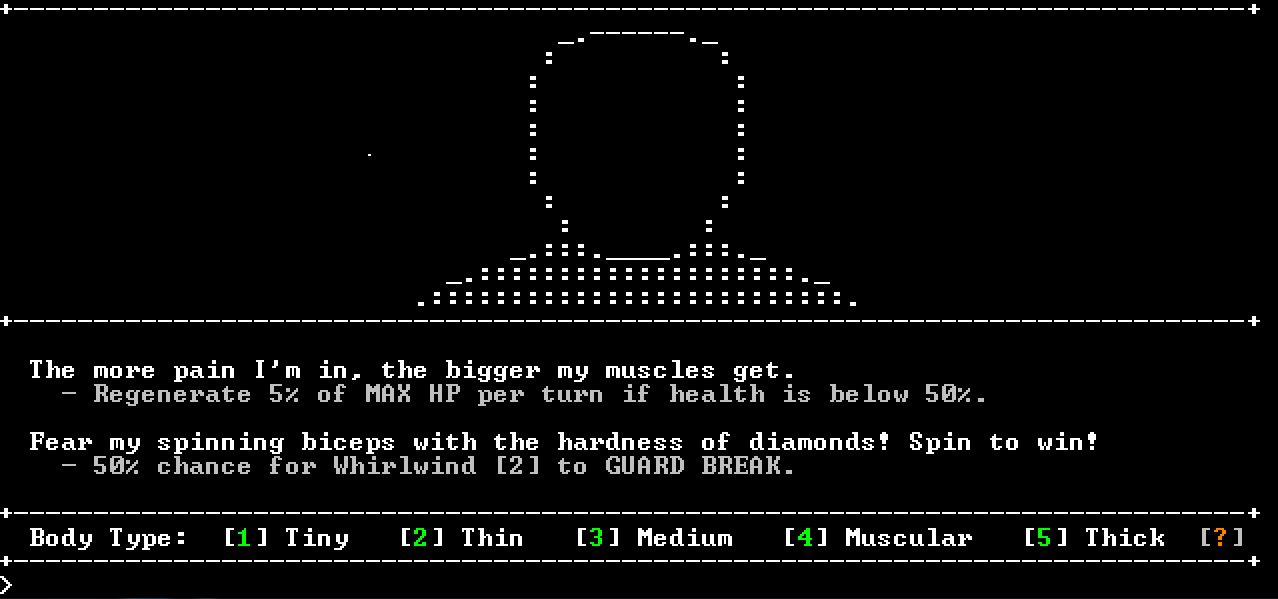
Task: Choose the Thick body type
Action: pyautogui.click(x=1095, y=538)
